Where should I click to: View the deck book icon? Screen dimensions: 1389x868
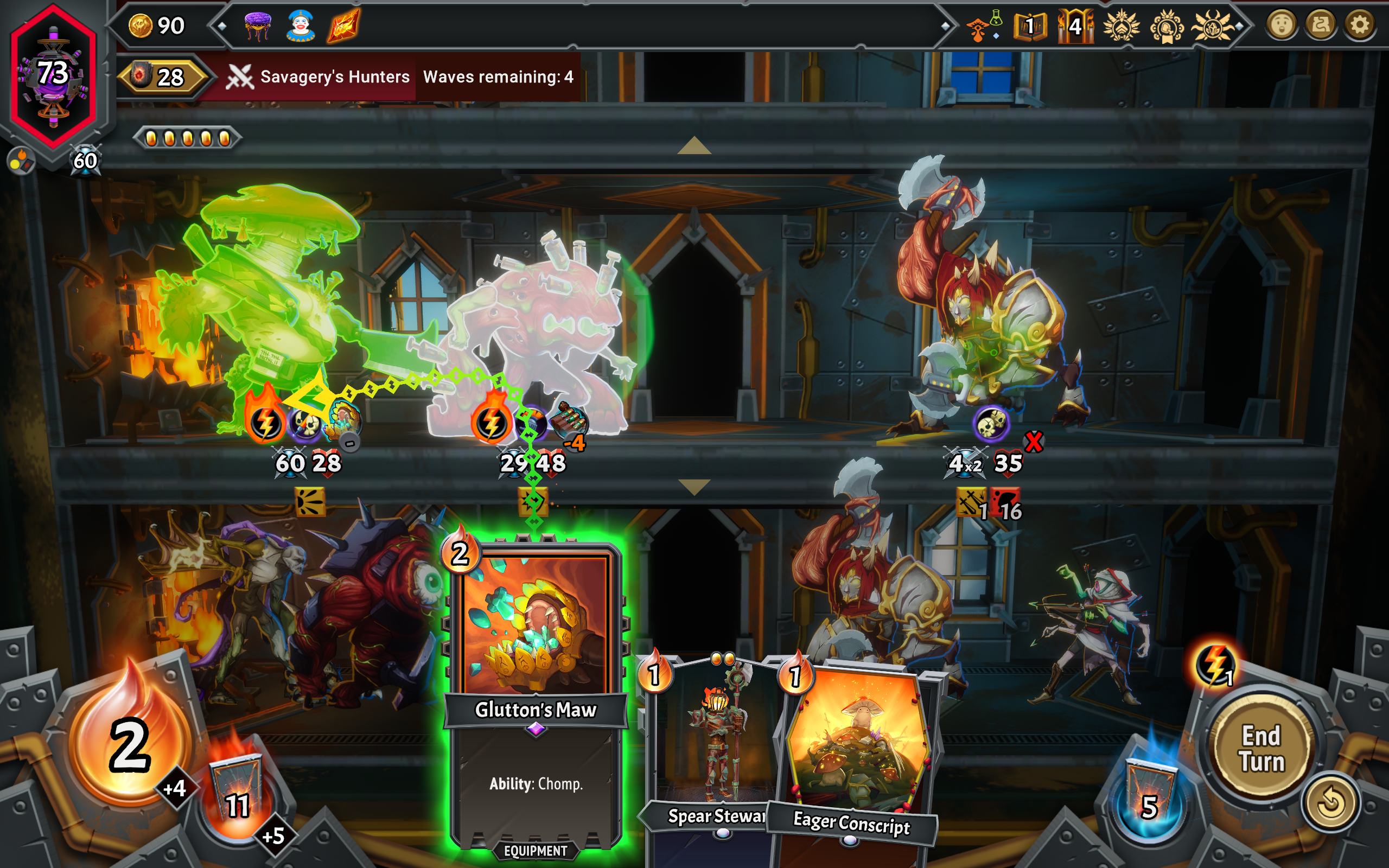pyautogui.click(x=1030, y=27)
